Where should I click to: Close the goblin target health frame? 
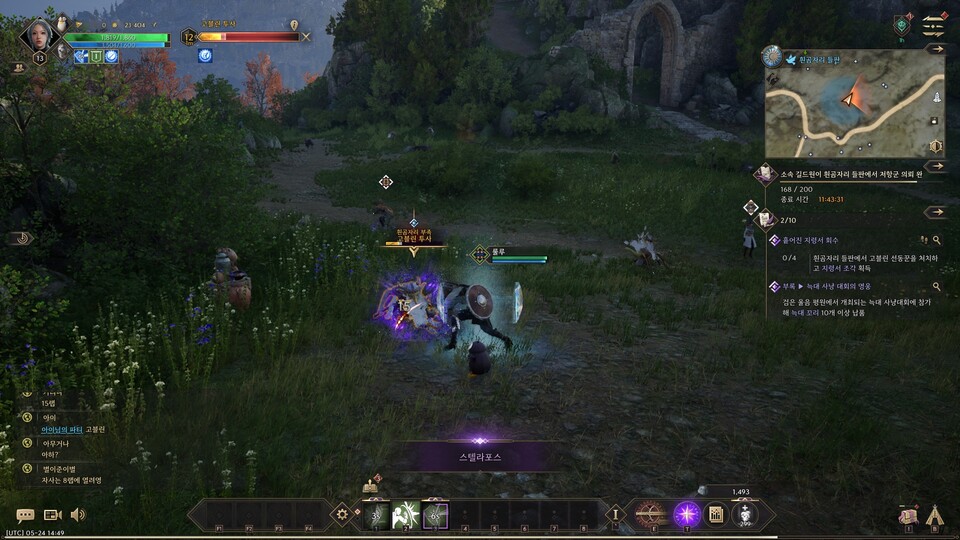pos(306,37)
